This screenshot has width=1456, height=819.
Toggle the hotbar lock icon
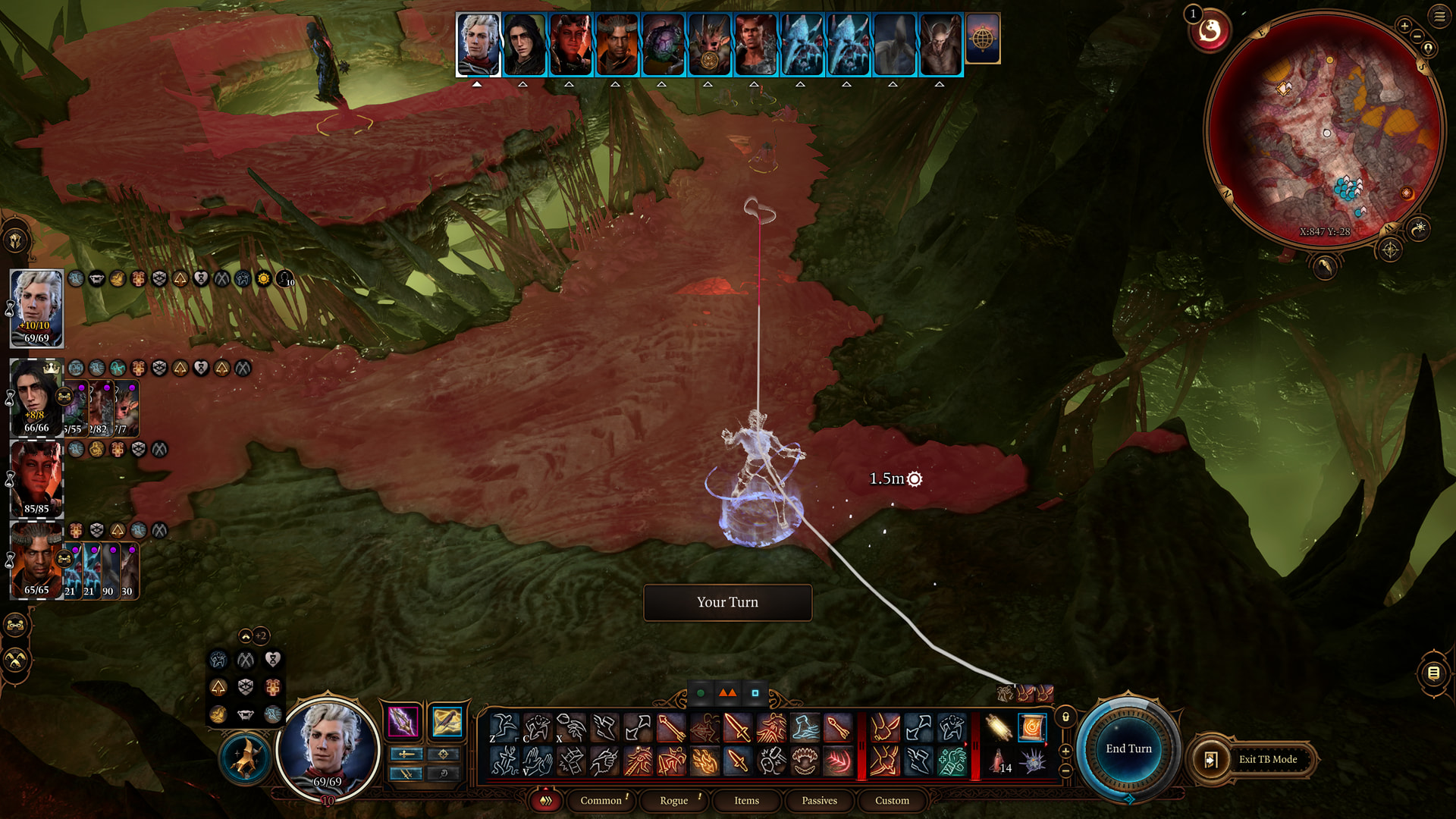point(1065,717)
